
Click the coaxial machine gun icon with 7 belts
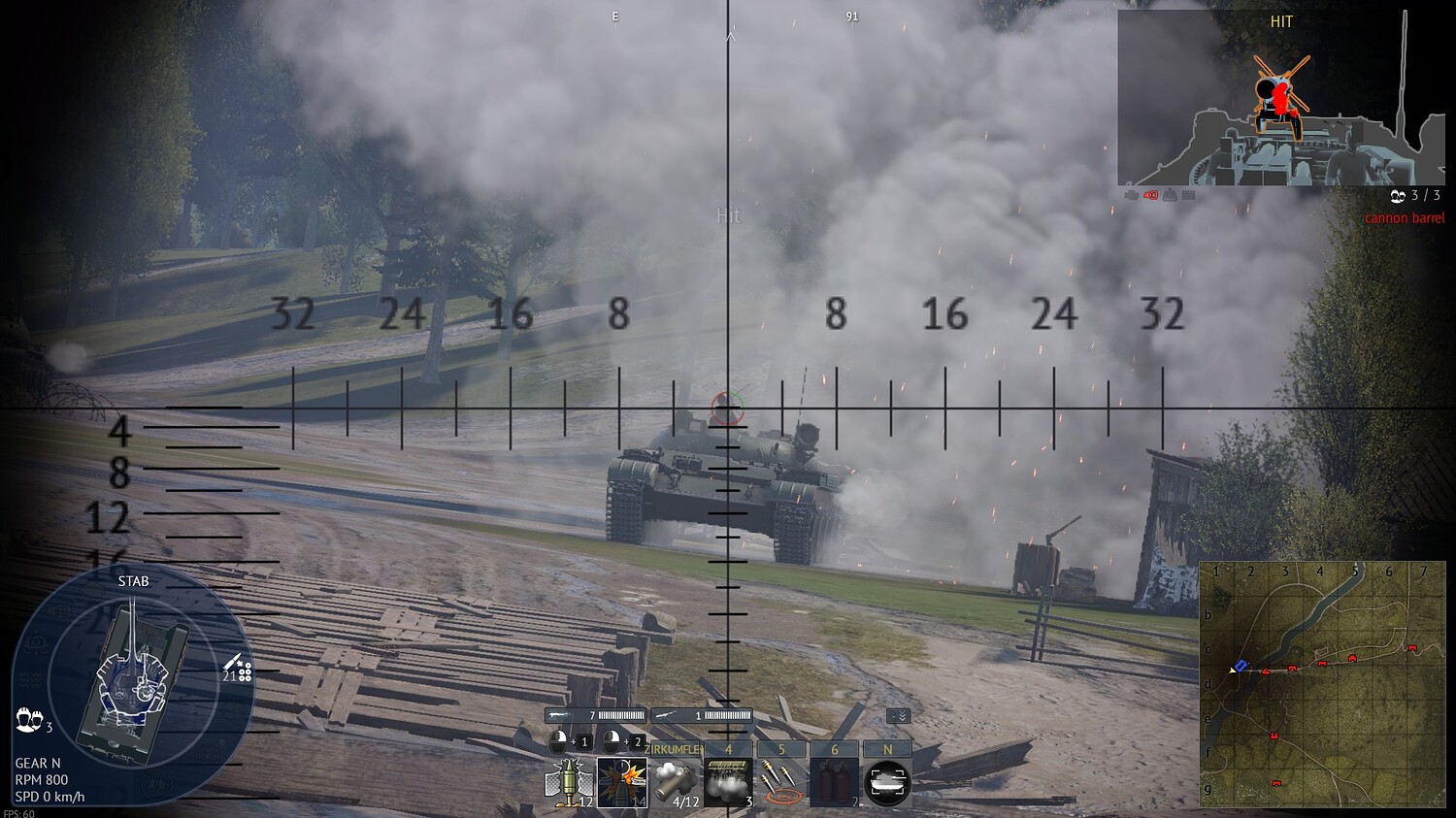pos(560,715)
